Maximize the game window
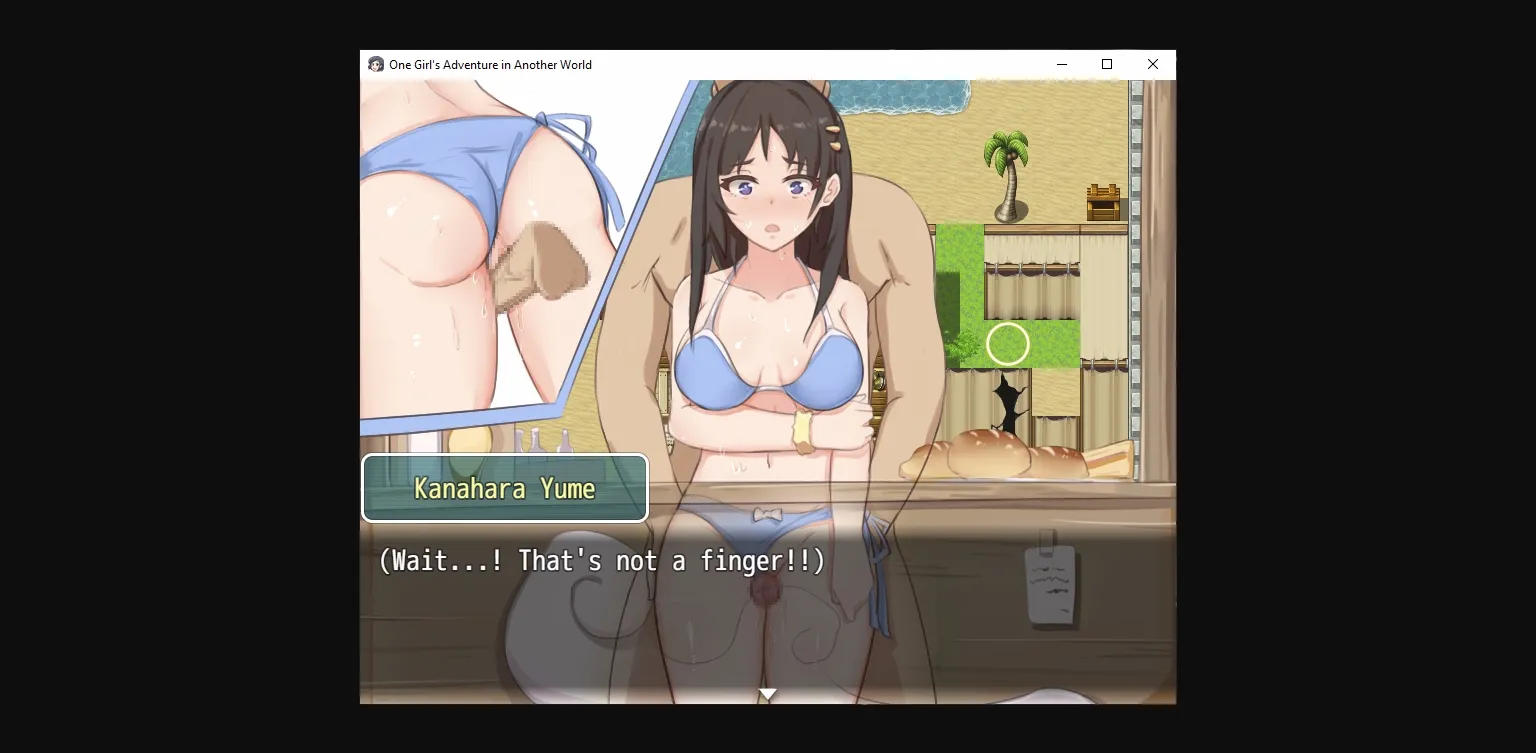 pyautogui.click(x=1107, y=64)
